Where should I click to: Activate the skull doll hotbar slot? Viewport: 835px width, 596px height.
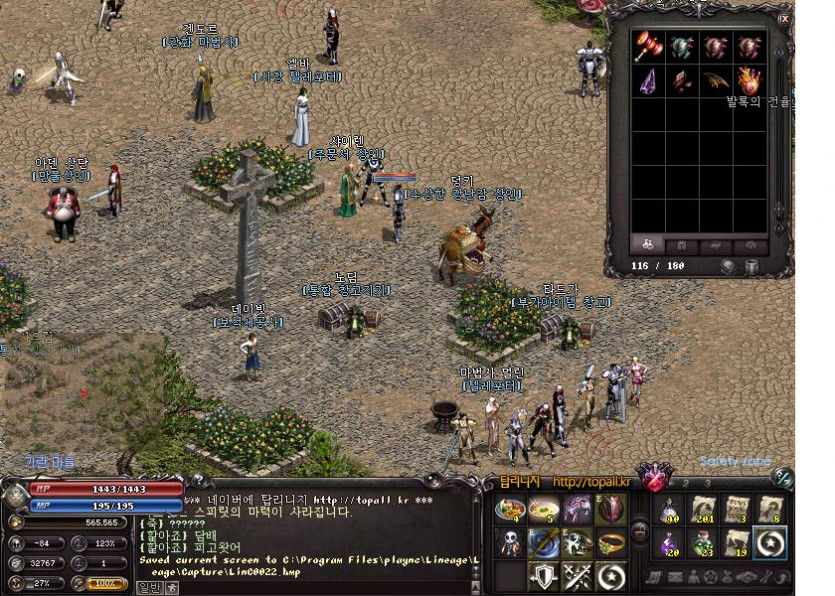(511, 542)
